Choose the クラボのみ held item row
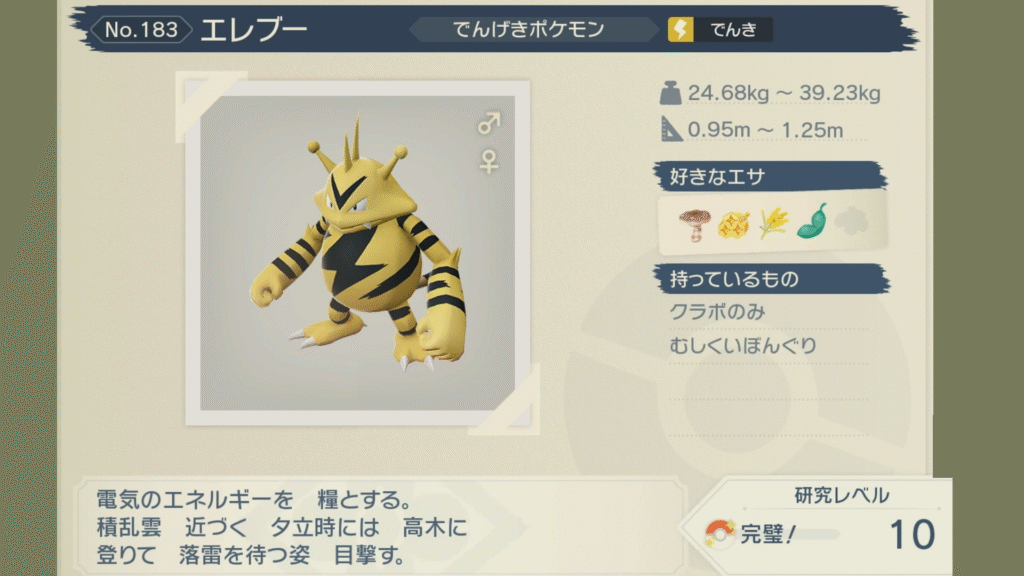1024x576 pixels. pos(717,312)
